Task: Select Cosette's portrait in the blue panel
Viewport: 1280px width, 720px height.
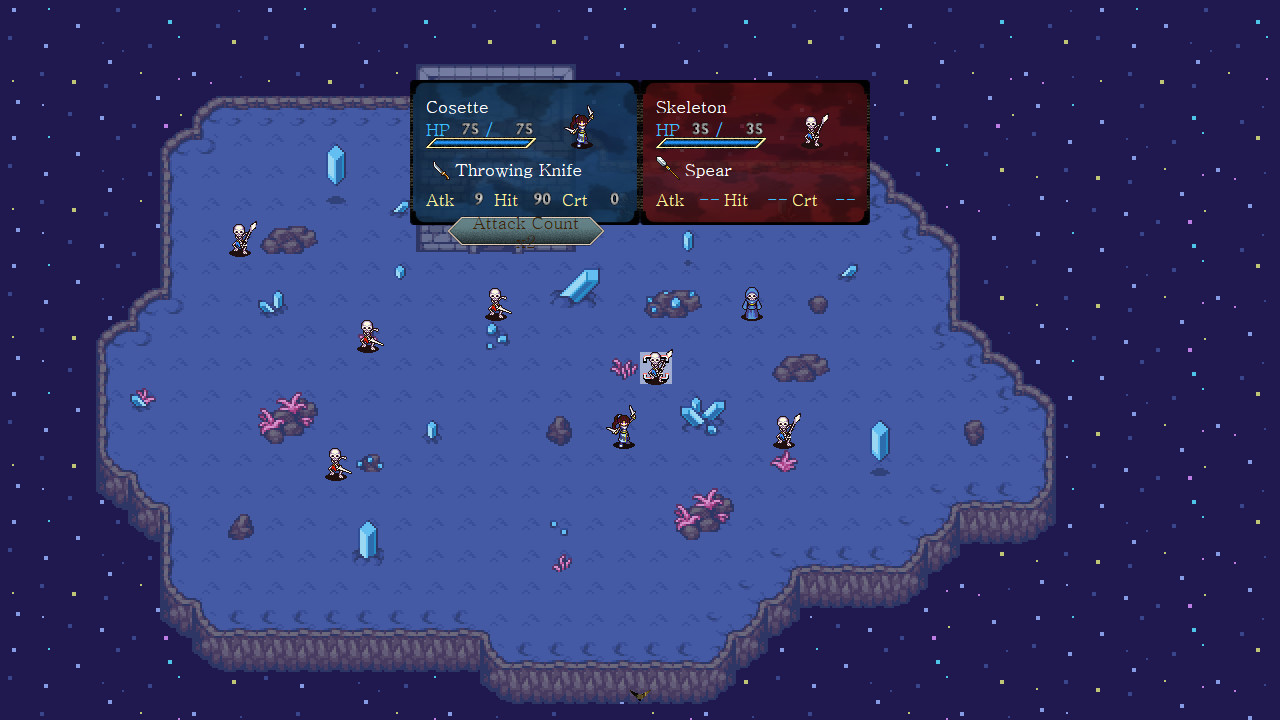Action: coord(578,128)
